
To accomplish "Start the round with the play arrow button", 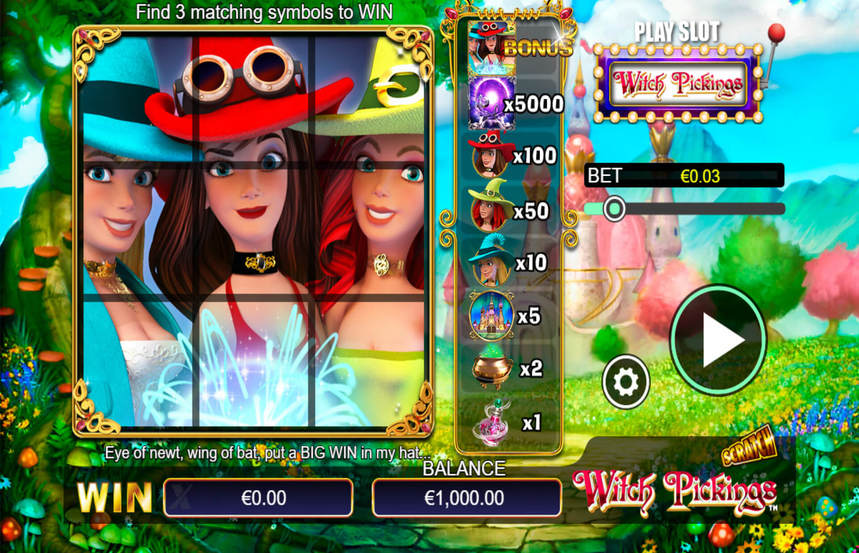I will click(718, 341).
